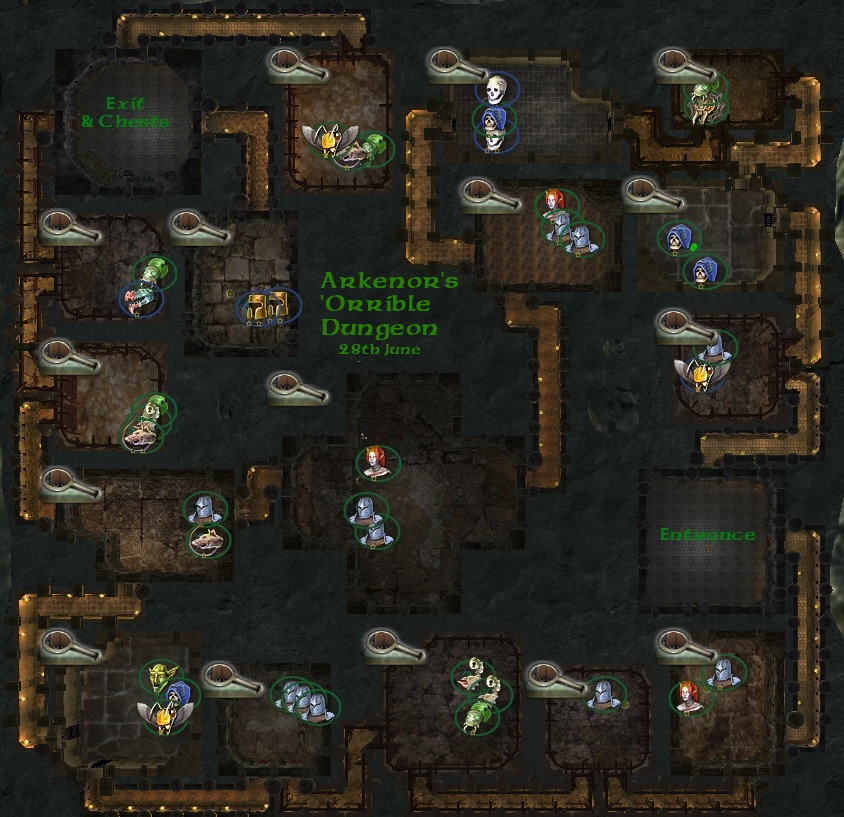Viewport: 844px width, 817px height.
Task: Click the Entrance room label
Action: (707, 535)
